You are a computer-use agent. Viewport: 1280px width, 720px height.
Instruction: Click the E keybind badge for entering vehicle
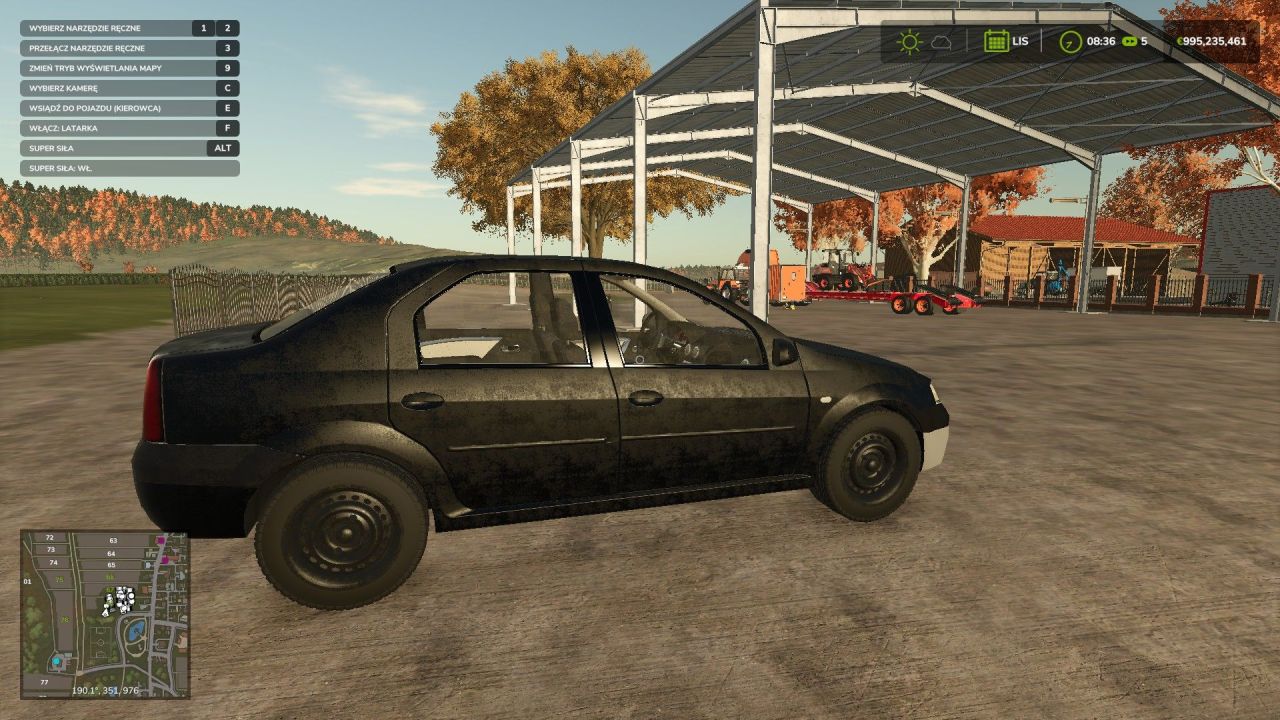coord(228,108)
